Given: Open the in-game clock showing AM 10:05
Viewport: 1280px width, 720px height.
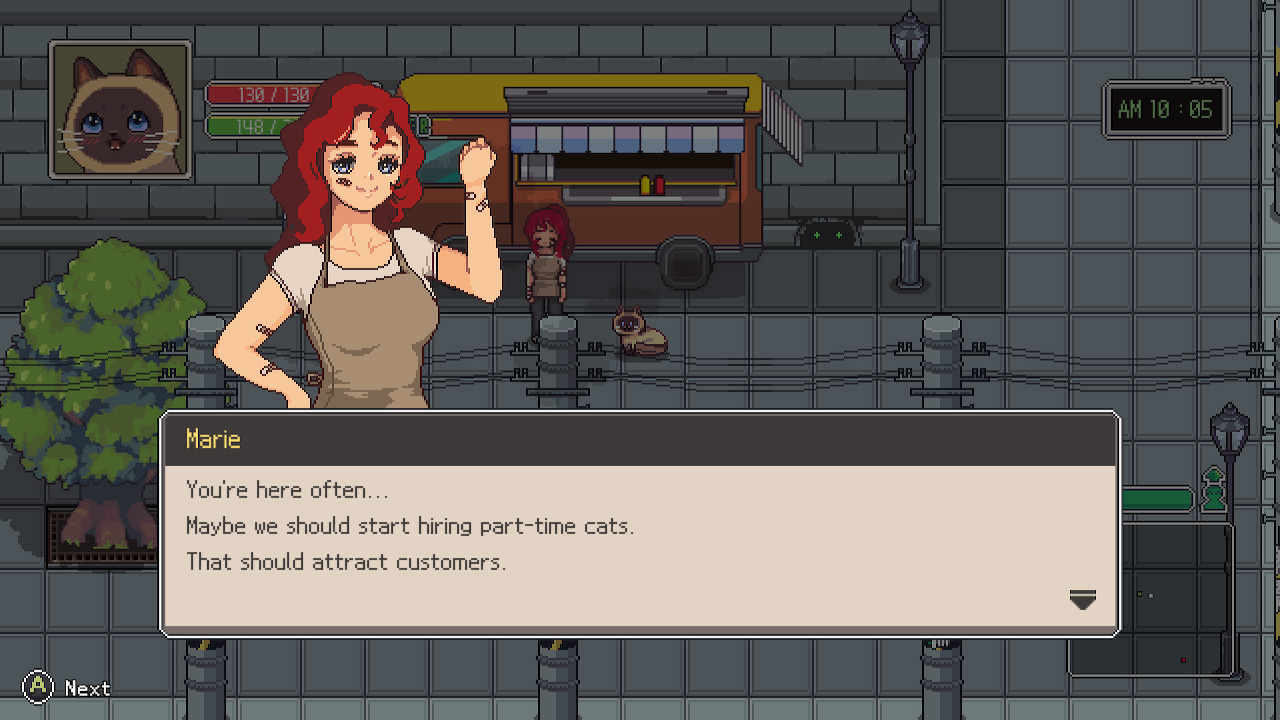Looking at the screenshot, I should tap(1166, 110).
